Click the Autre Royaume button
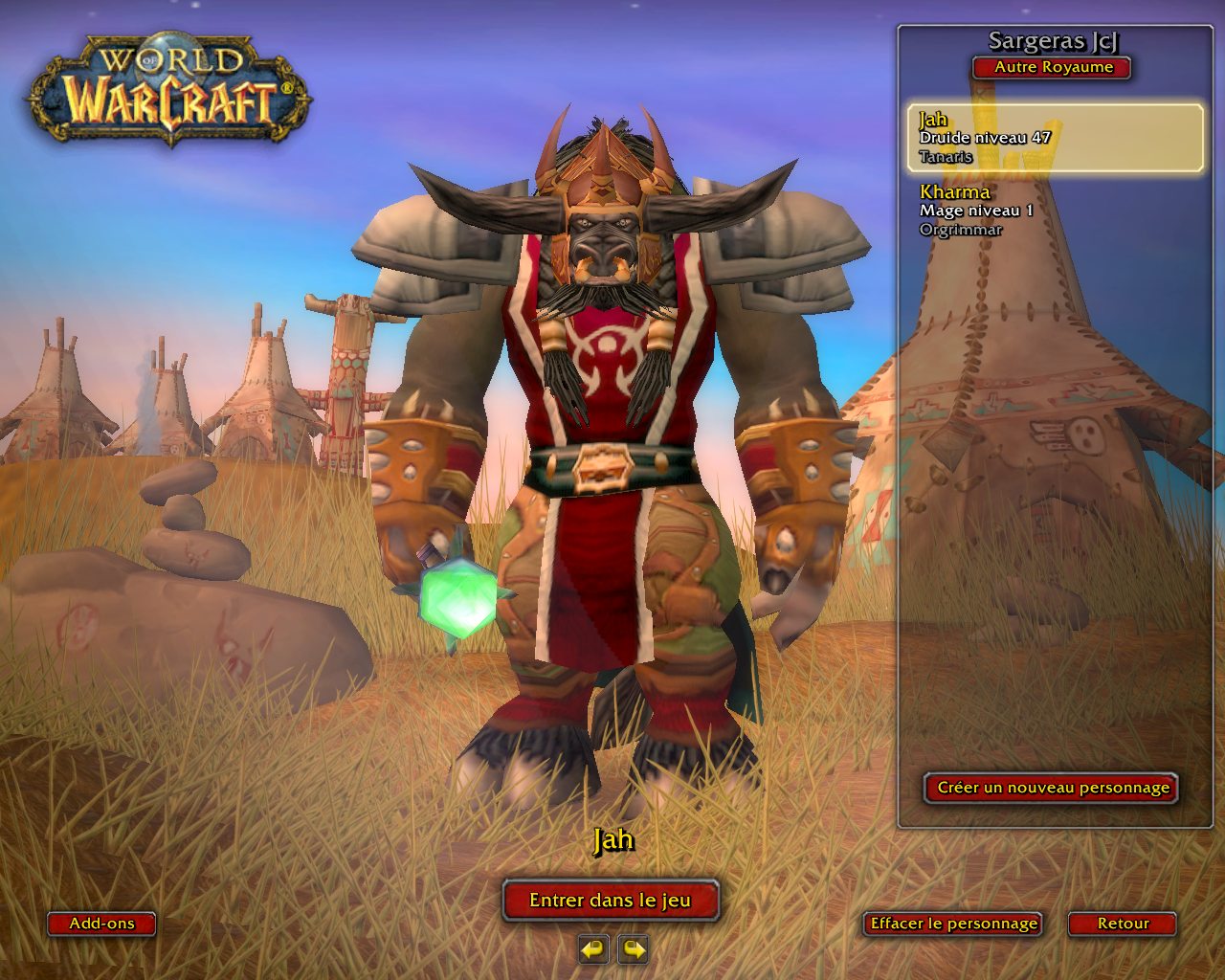This screenshot has width=1225, height=980. [1053, 68]
